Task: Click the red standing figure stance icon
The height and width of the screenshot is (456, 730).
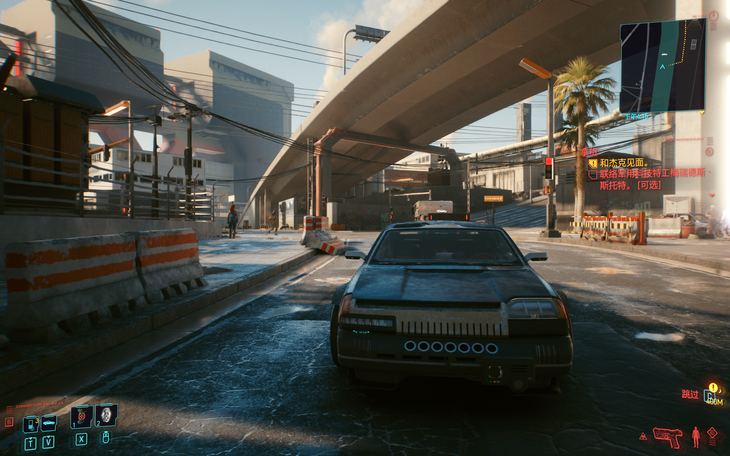Action: point(695,436)
